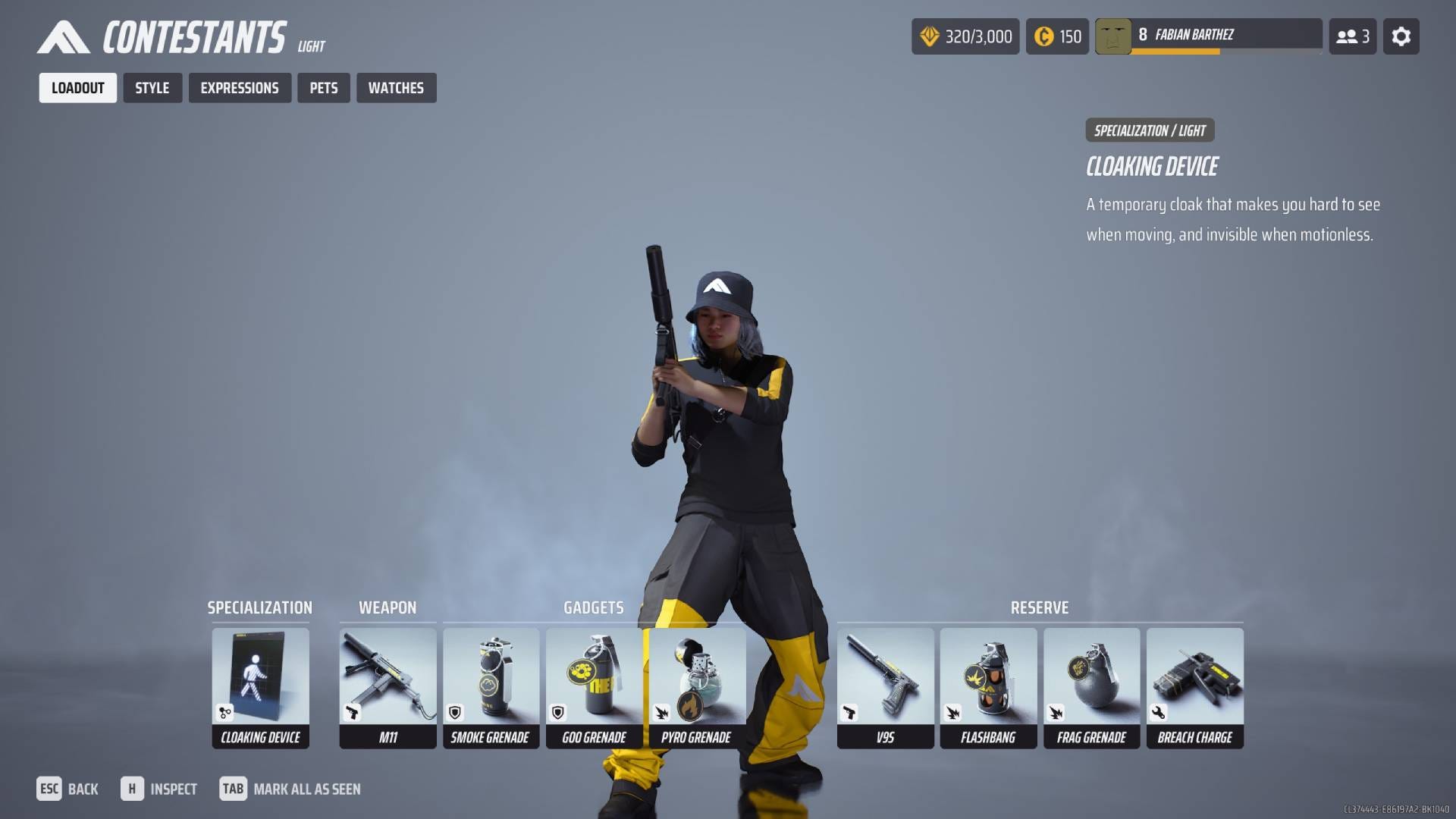The height and width of the screenshot is (819, 1456).
Task: Open the EXPRESSIONS tab
Action: (x=240, y=87)
